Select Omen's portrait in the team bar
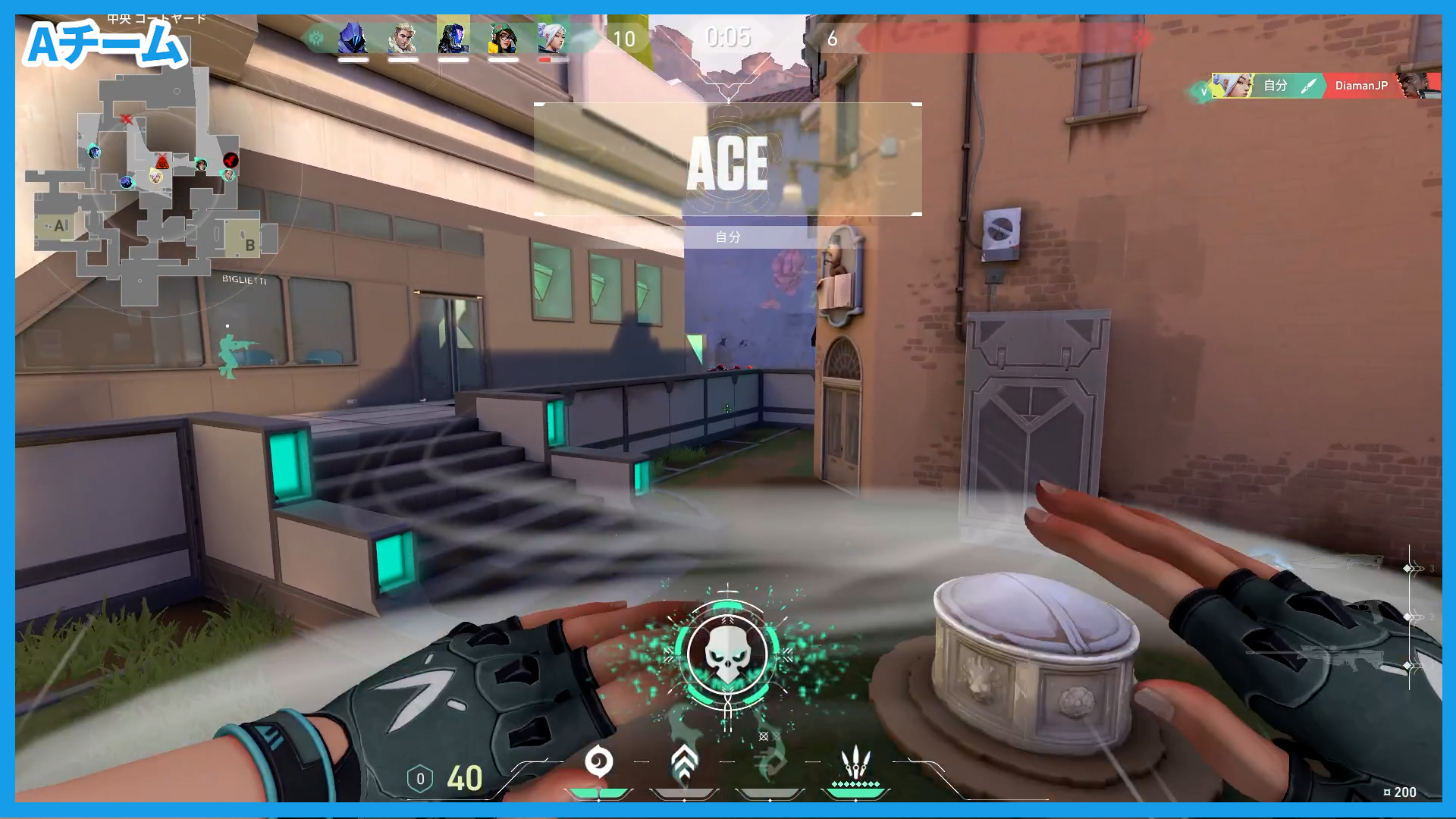 point(353,38)
